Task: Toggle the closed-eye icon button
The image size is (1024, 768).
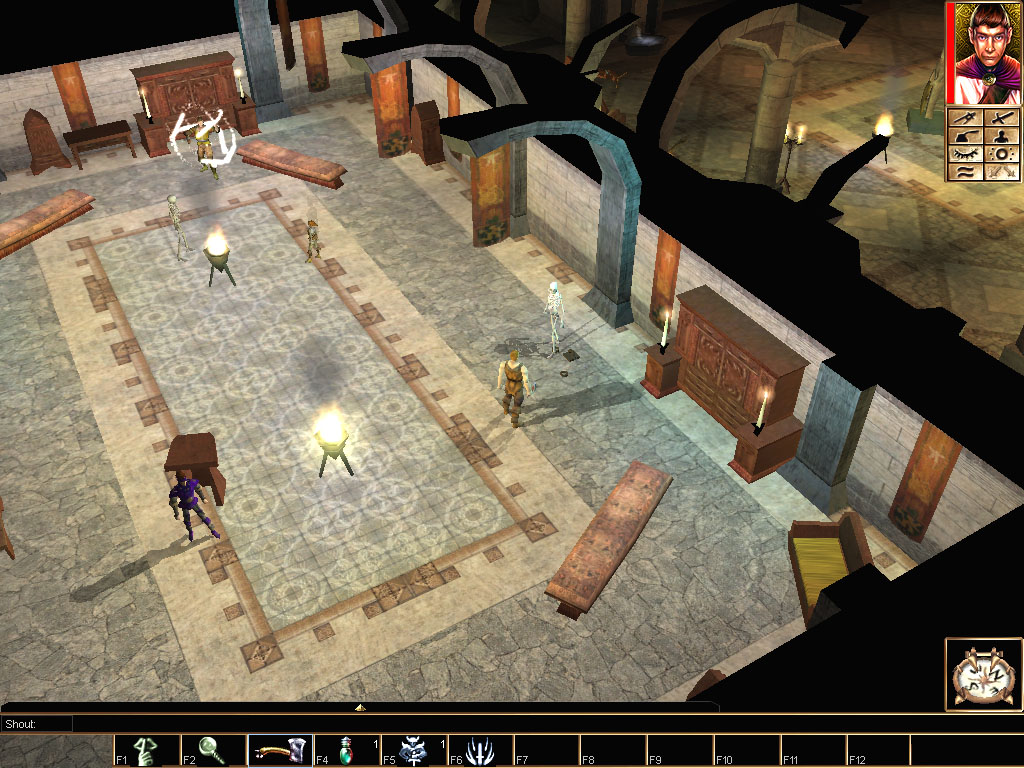Action: click(964, 155)
